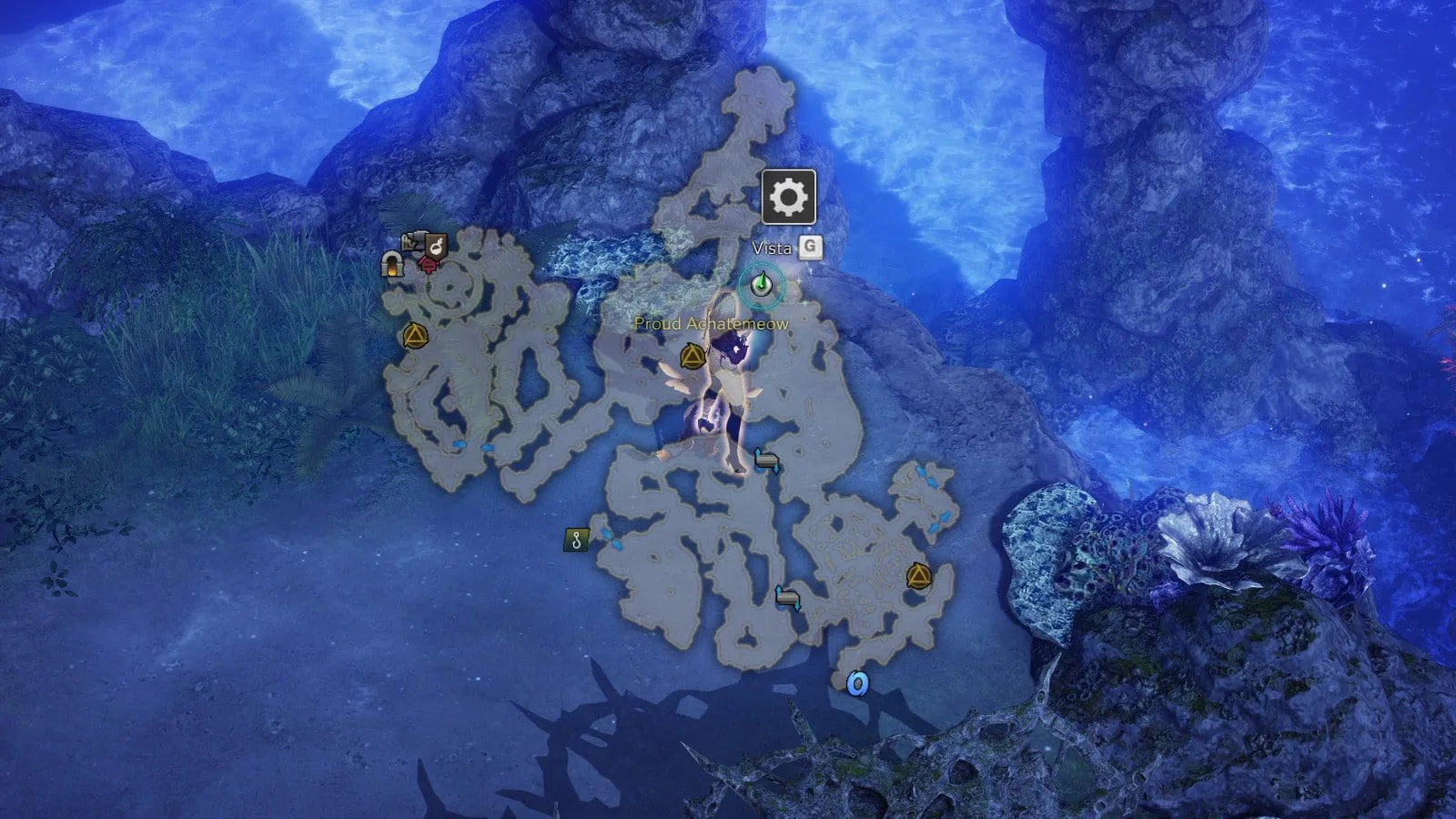
Task: Choose the blue swirl portal marker
Action: (856, 683)
